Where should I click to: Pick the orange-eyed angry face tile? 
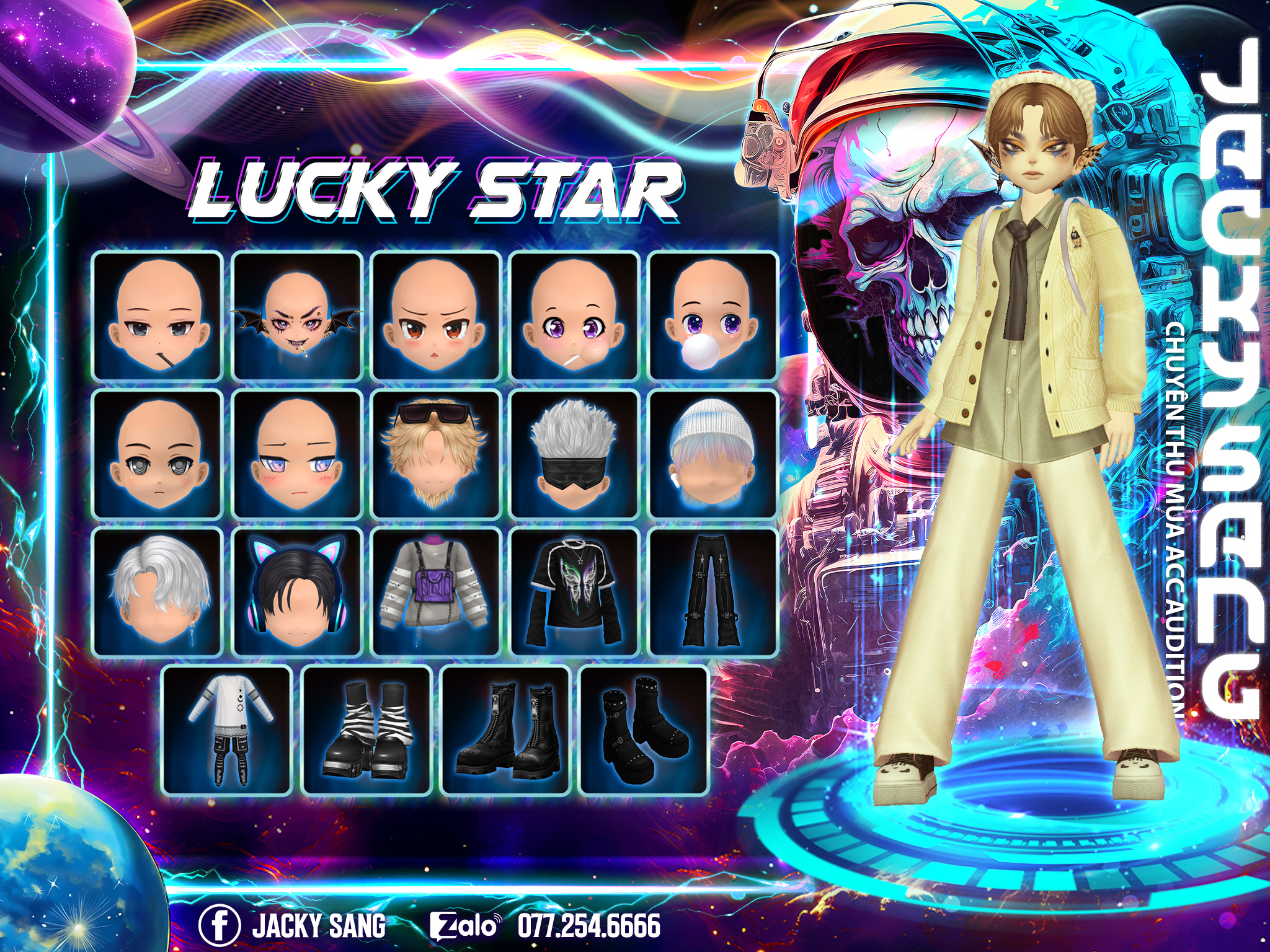(x=436, y=316)
